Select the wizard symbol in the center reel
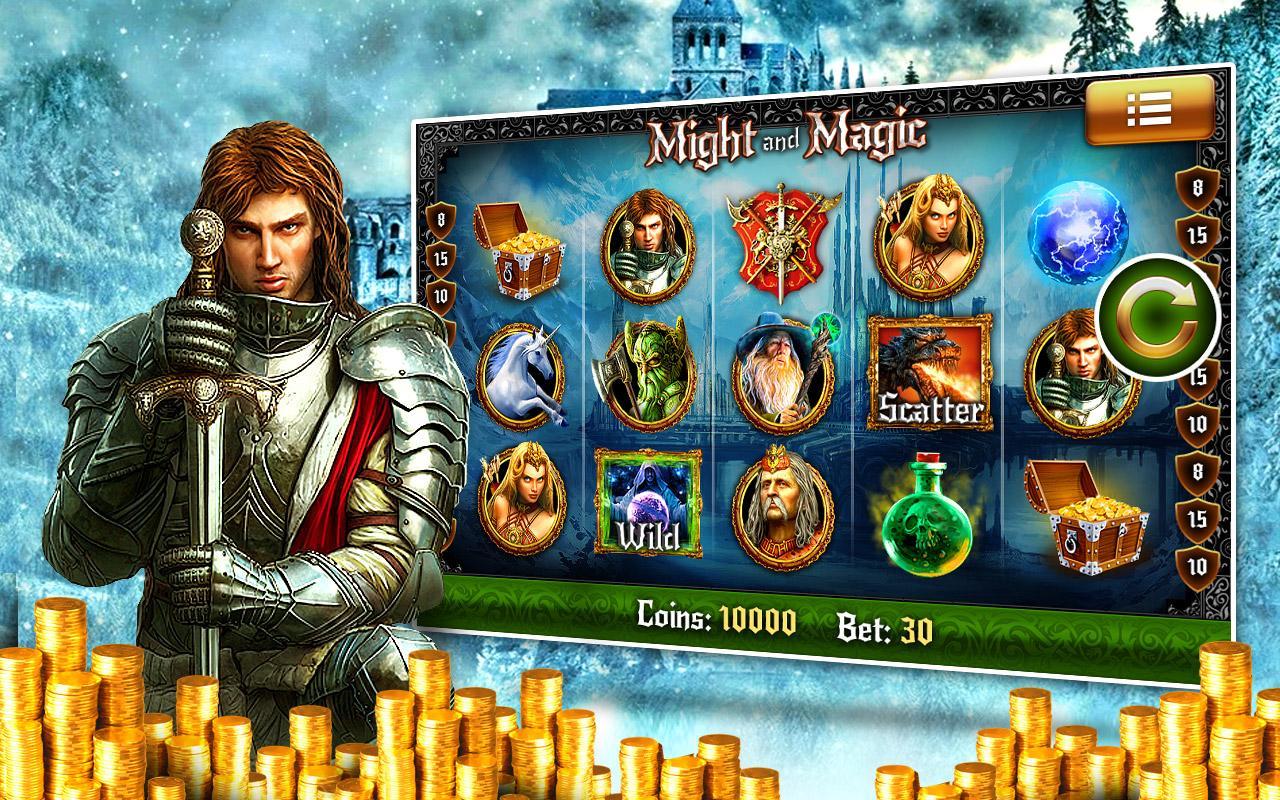 click(781, 370)
